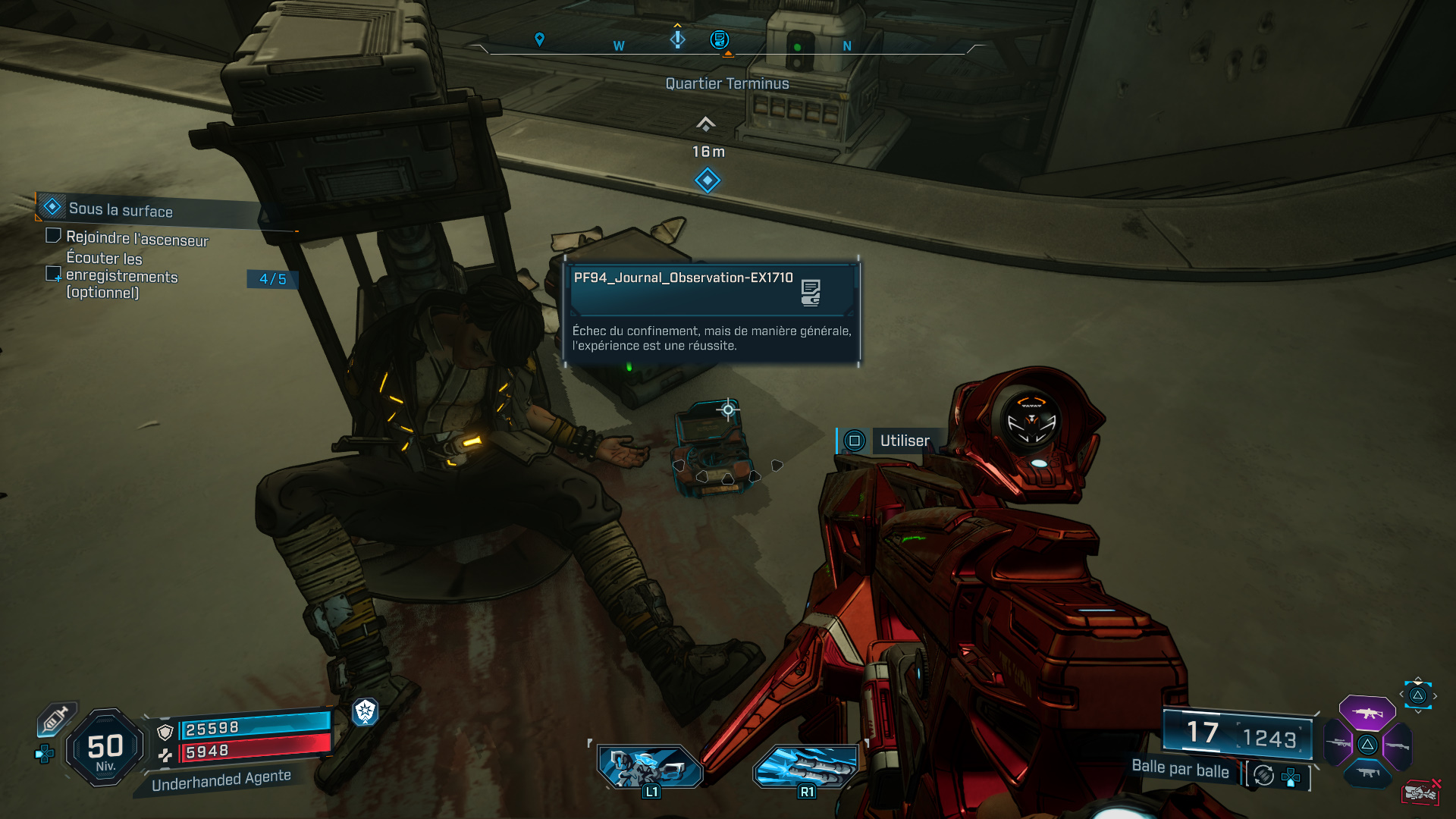This screenshot has width=1456, height=819.
Task: Select the exclamation quest marker on the compass
Action: [x=677, y=38]
